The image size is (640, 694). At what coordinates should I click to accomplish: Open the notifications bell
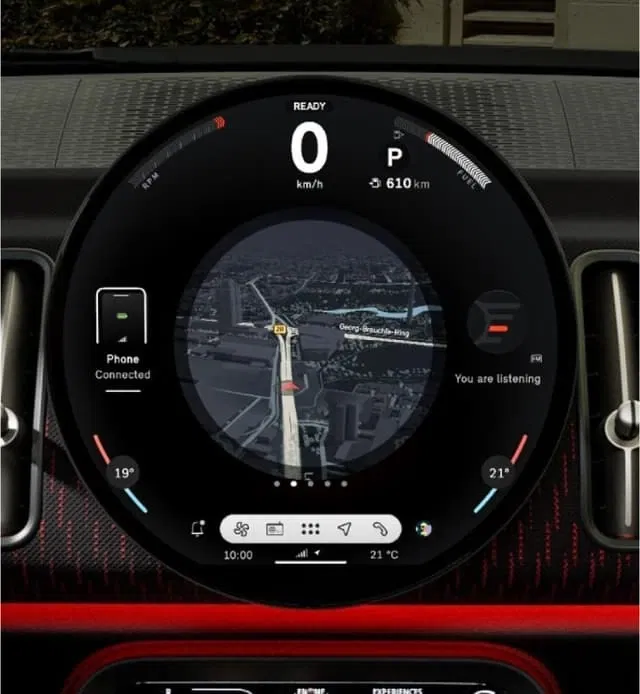click(198, 529)
